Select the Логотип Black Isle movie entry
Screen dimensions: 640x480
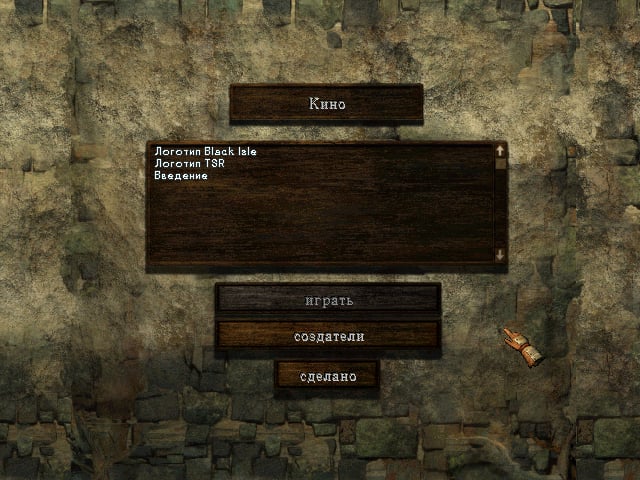pos(206,152)
